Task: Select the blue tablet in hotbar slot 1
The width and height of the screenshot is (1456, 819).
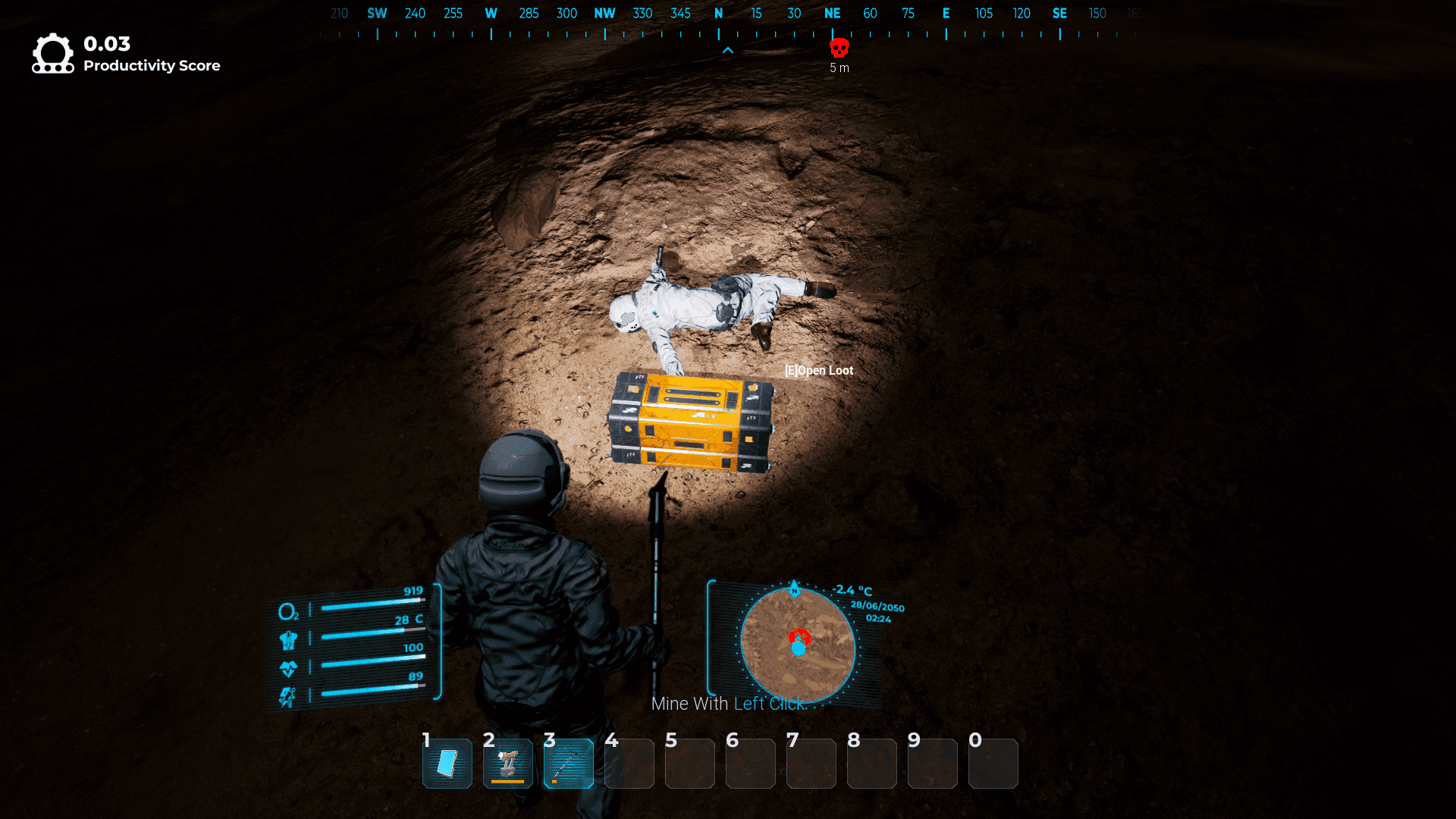Action: [447, 764]
